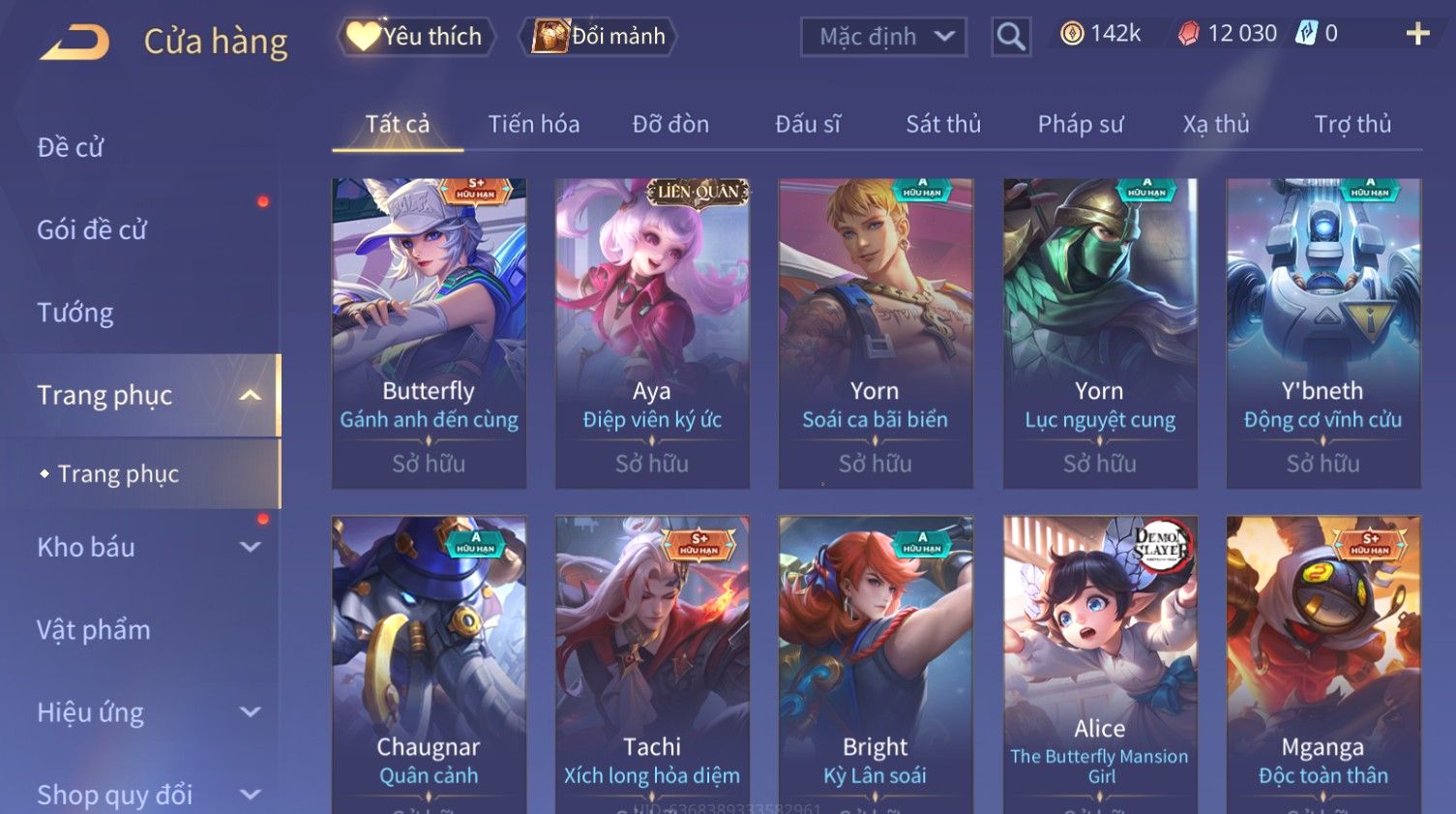The image size is (1456, 814).
Task: Select the Sát thủ tab
Action: click(x=942, y=125)
